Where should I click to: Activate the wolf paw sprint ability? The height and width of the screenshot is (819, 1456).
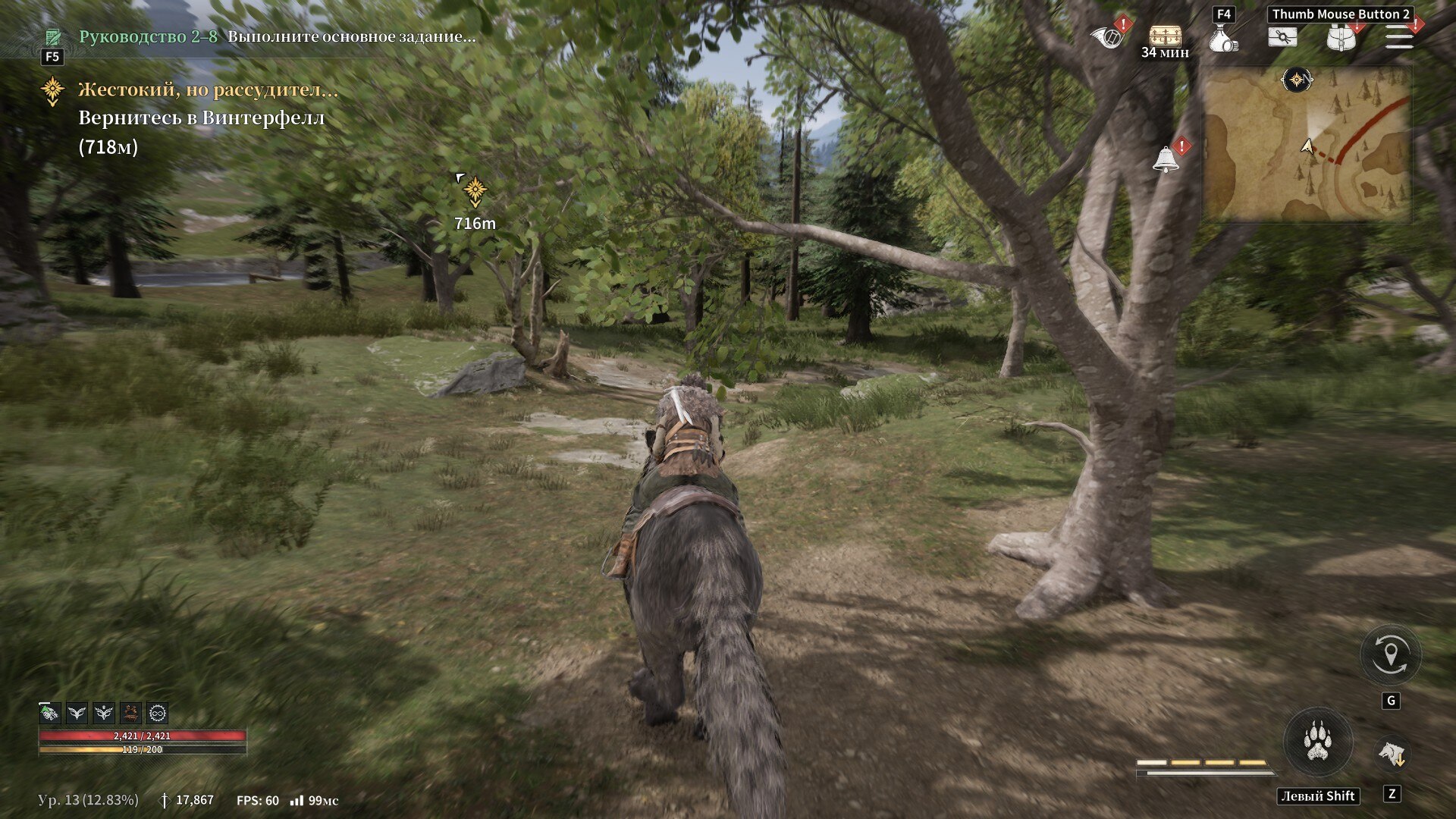coord(1318,742)
